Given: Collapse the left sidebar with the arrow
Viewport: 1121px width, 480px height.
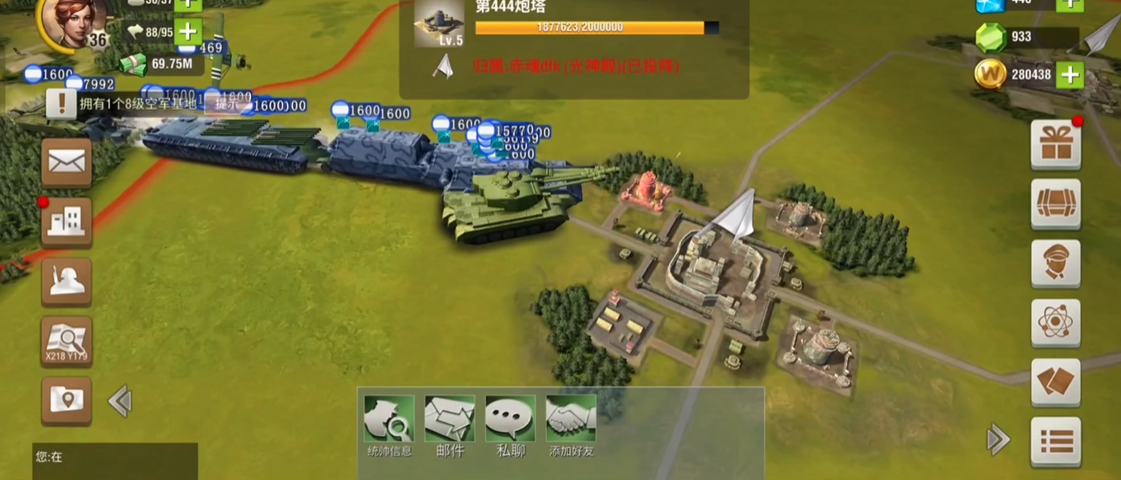Looking at the screenshot, I should point(120,401).
